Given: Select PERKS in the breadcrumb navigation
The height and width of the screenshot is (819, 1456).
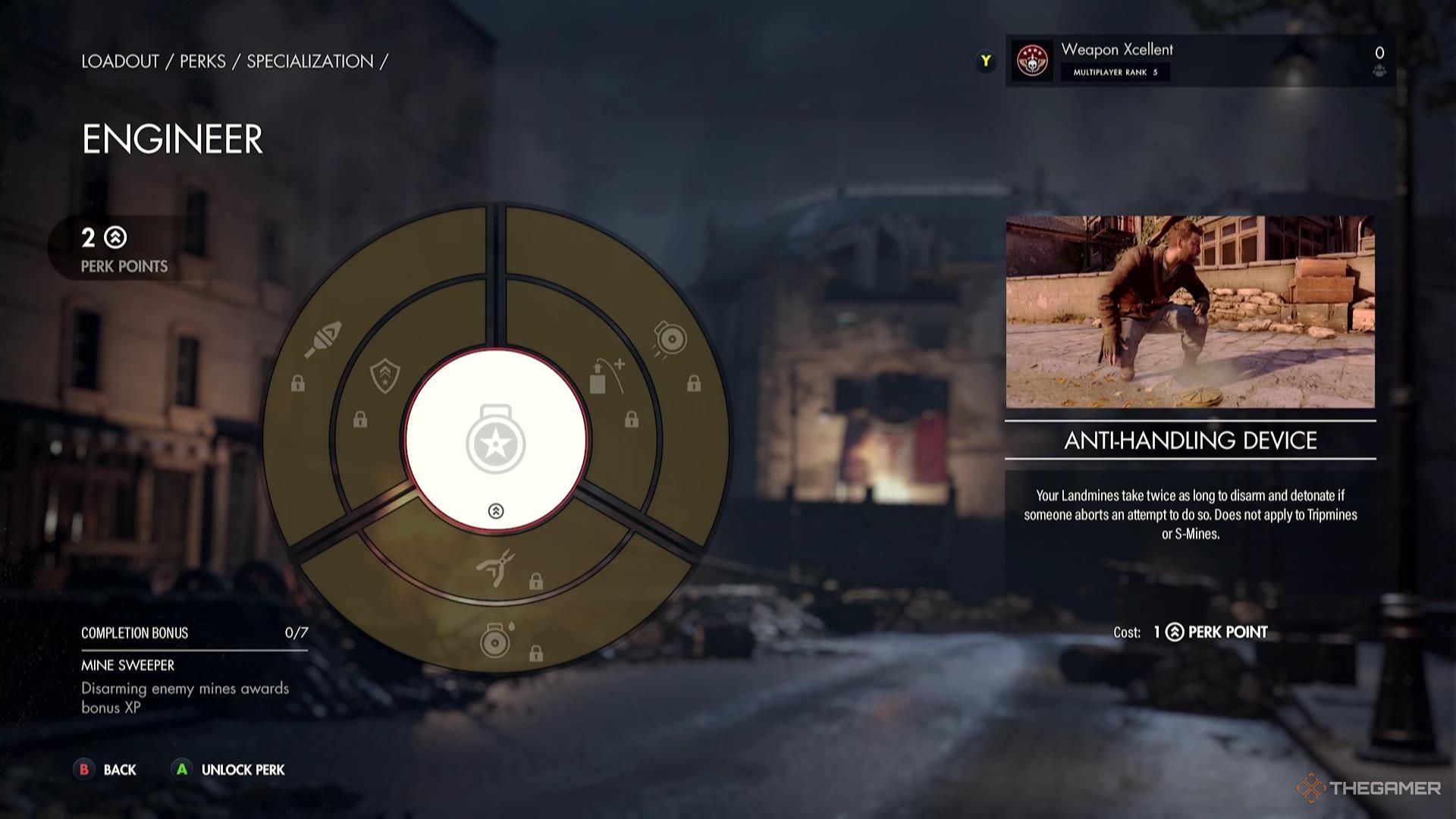Looking at the screenshot, I should click(x=202, y=62).
